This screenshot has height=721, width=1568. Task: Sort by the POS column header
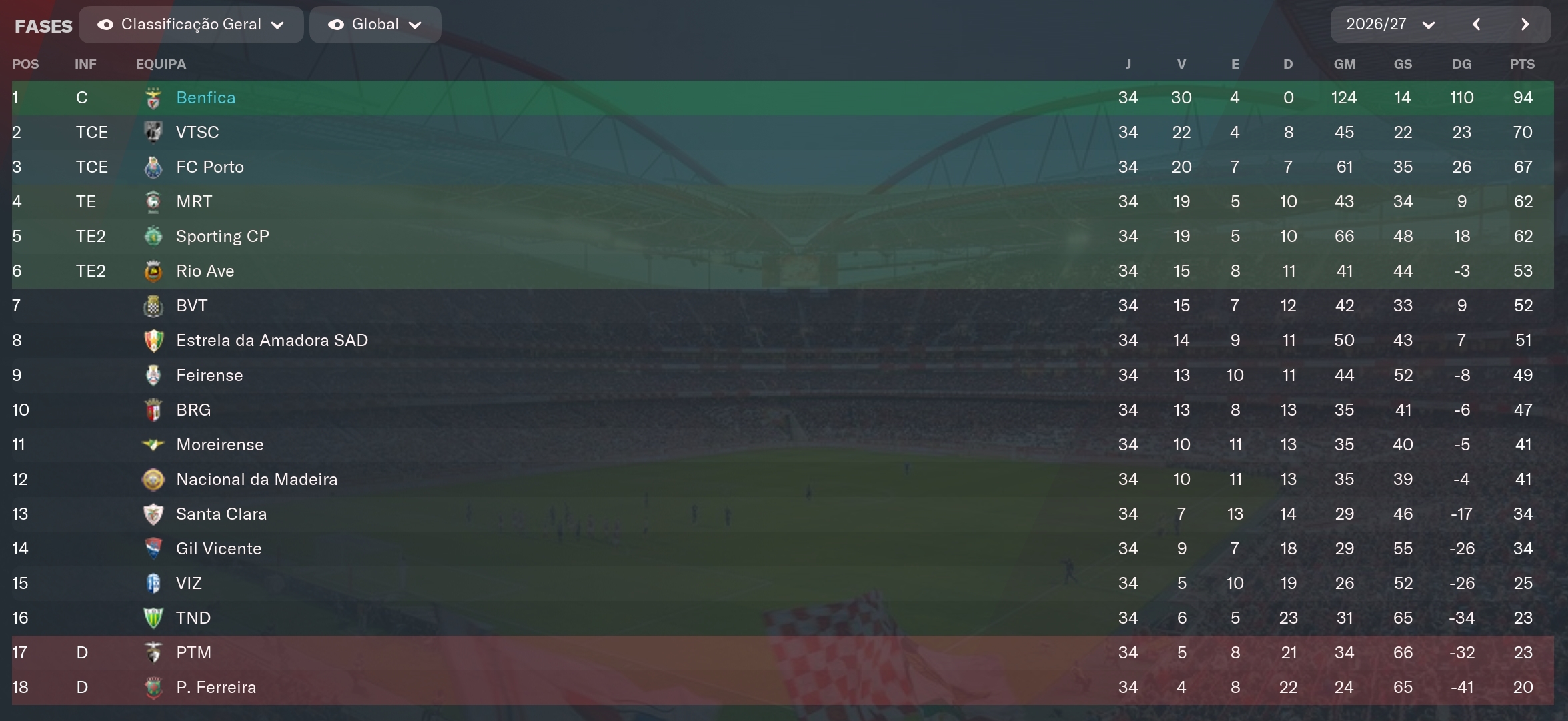tap(25, 64)
